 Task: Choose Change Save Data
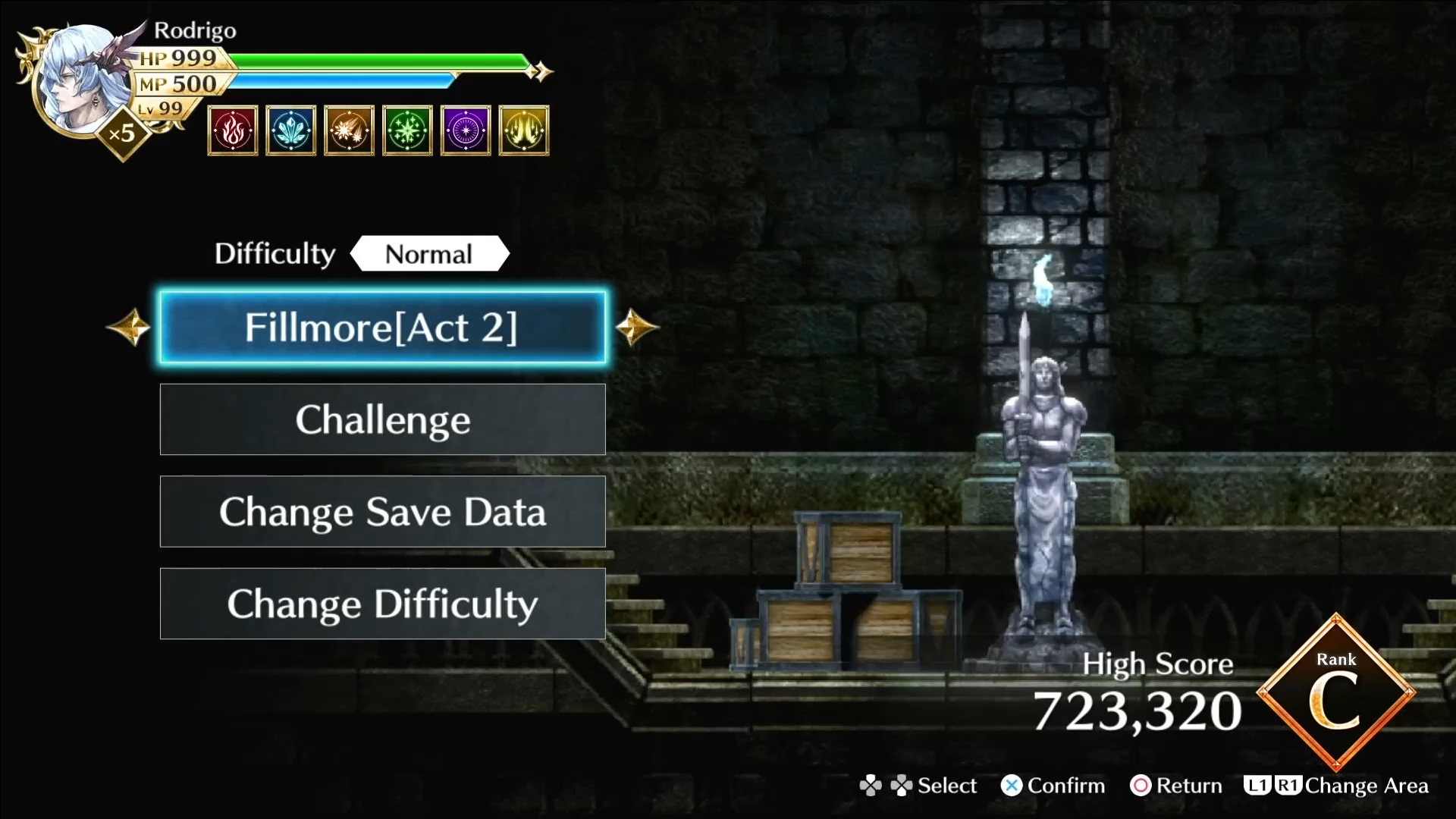[382, 512]
